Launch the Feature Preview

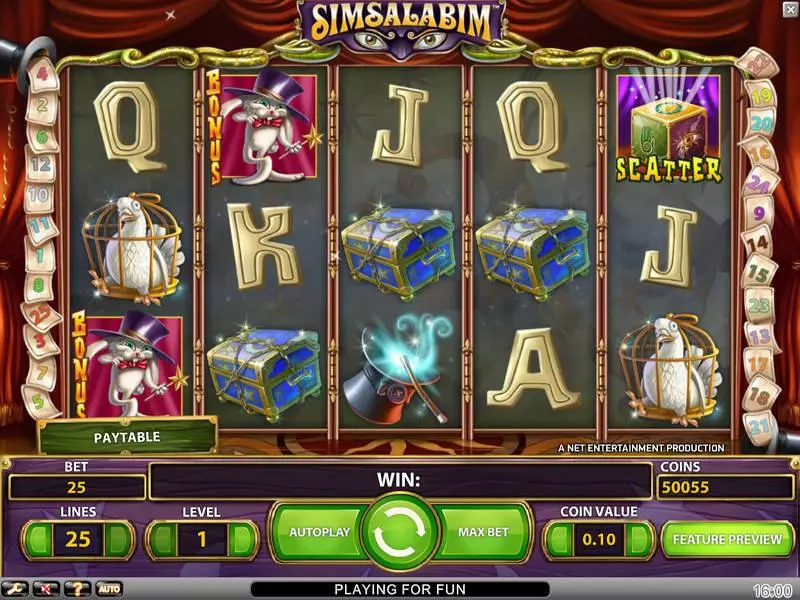pyautogui.click(x=727, y=539)
